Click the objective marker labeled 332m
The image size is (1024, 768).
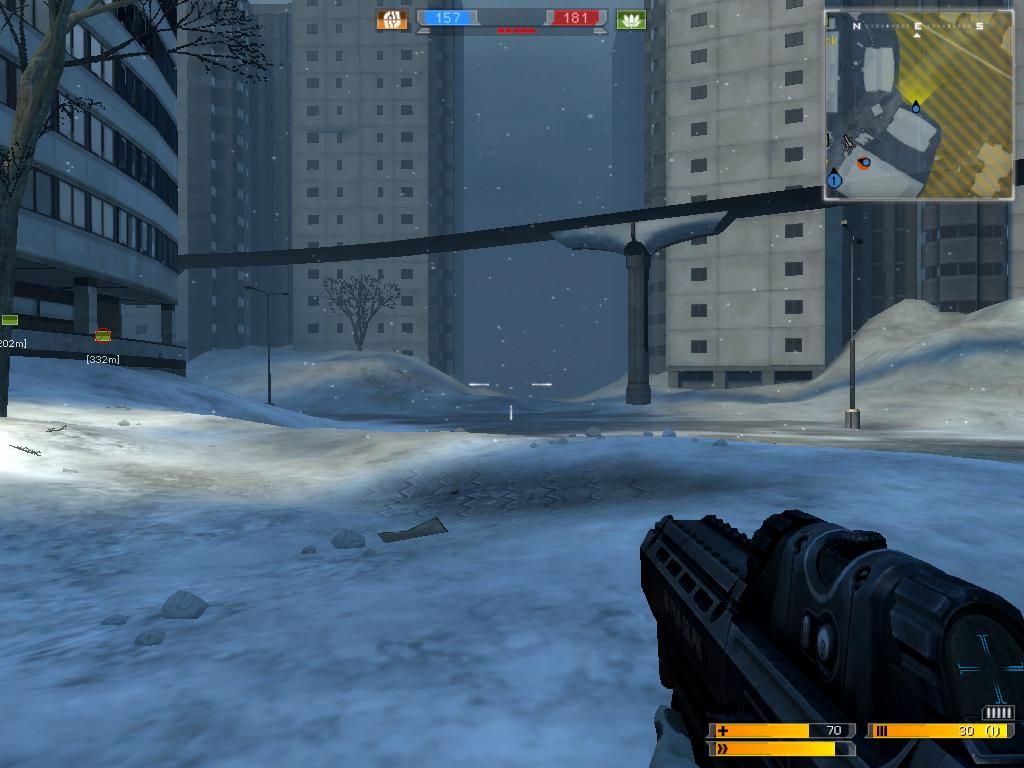[102, 337]
